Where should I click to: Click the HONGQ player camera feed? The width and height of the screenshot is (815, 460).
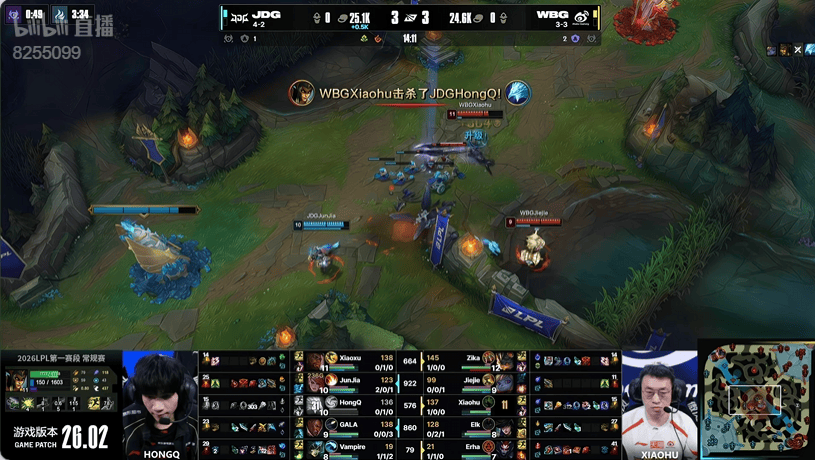pyautogui.click(x=160, y=400)
